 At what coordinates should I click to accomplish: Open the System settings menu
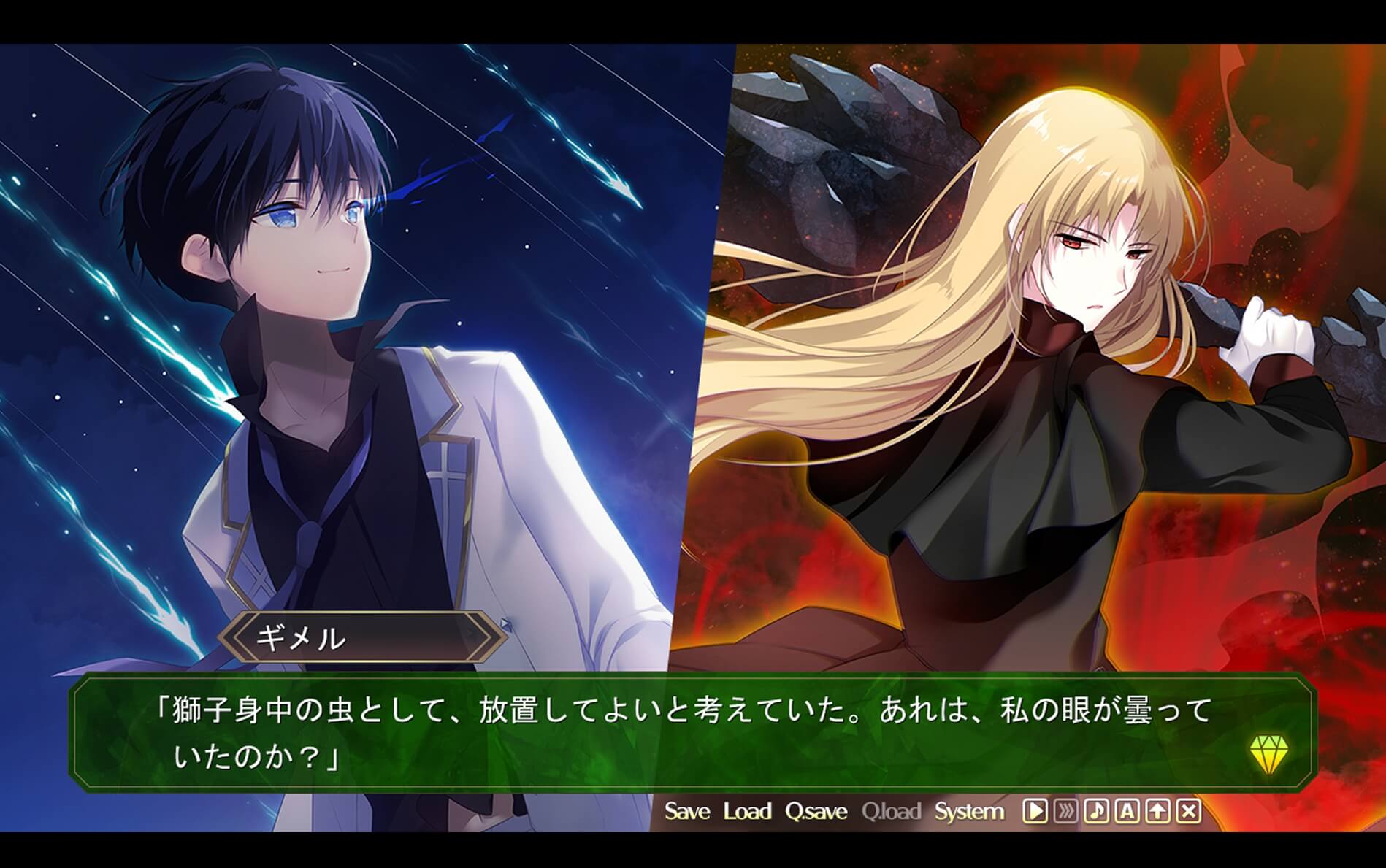pos(969,811)
